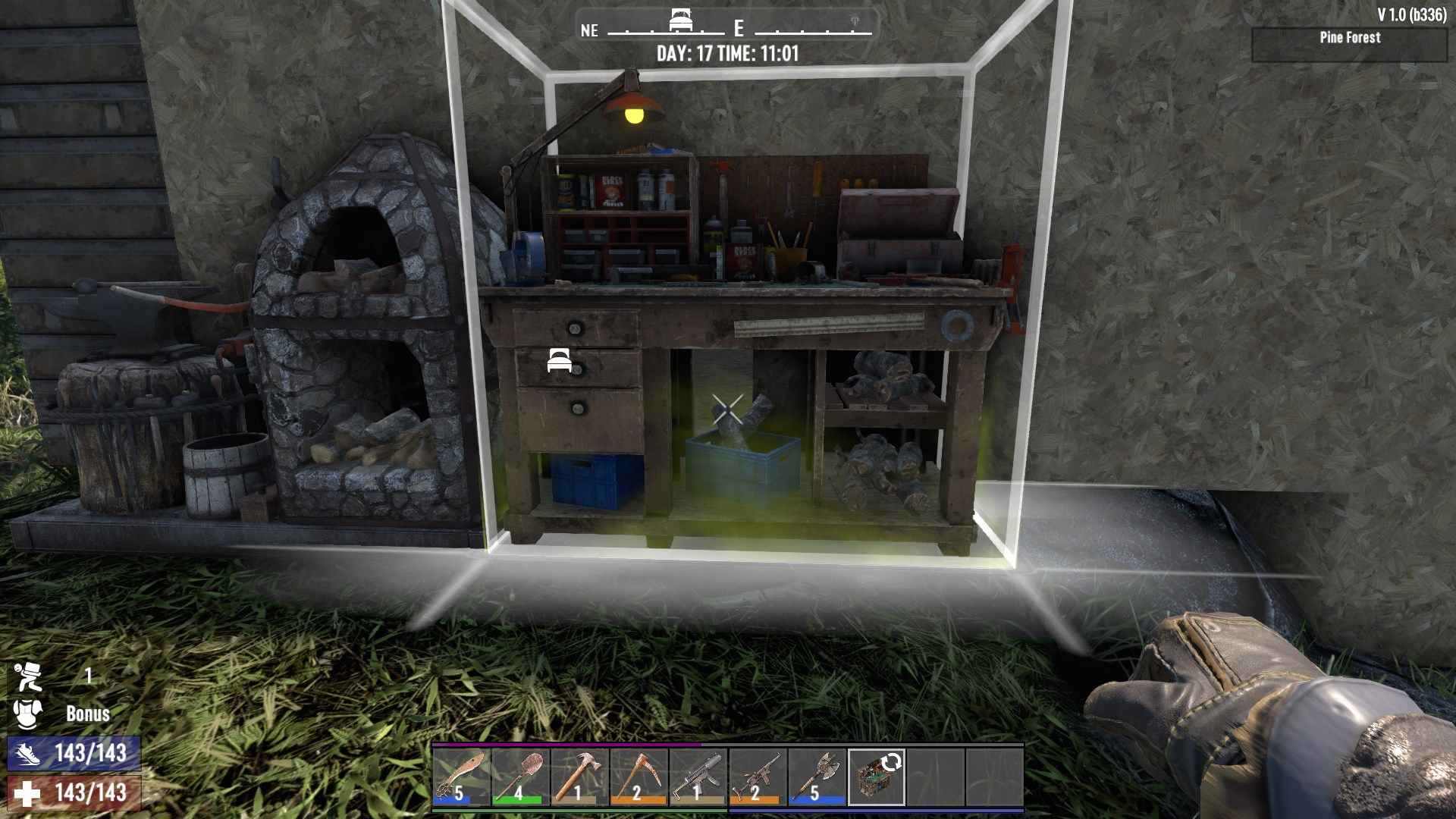Equip the fire axe from the hotbar

816,777
